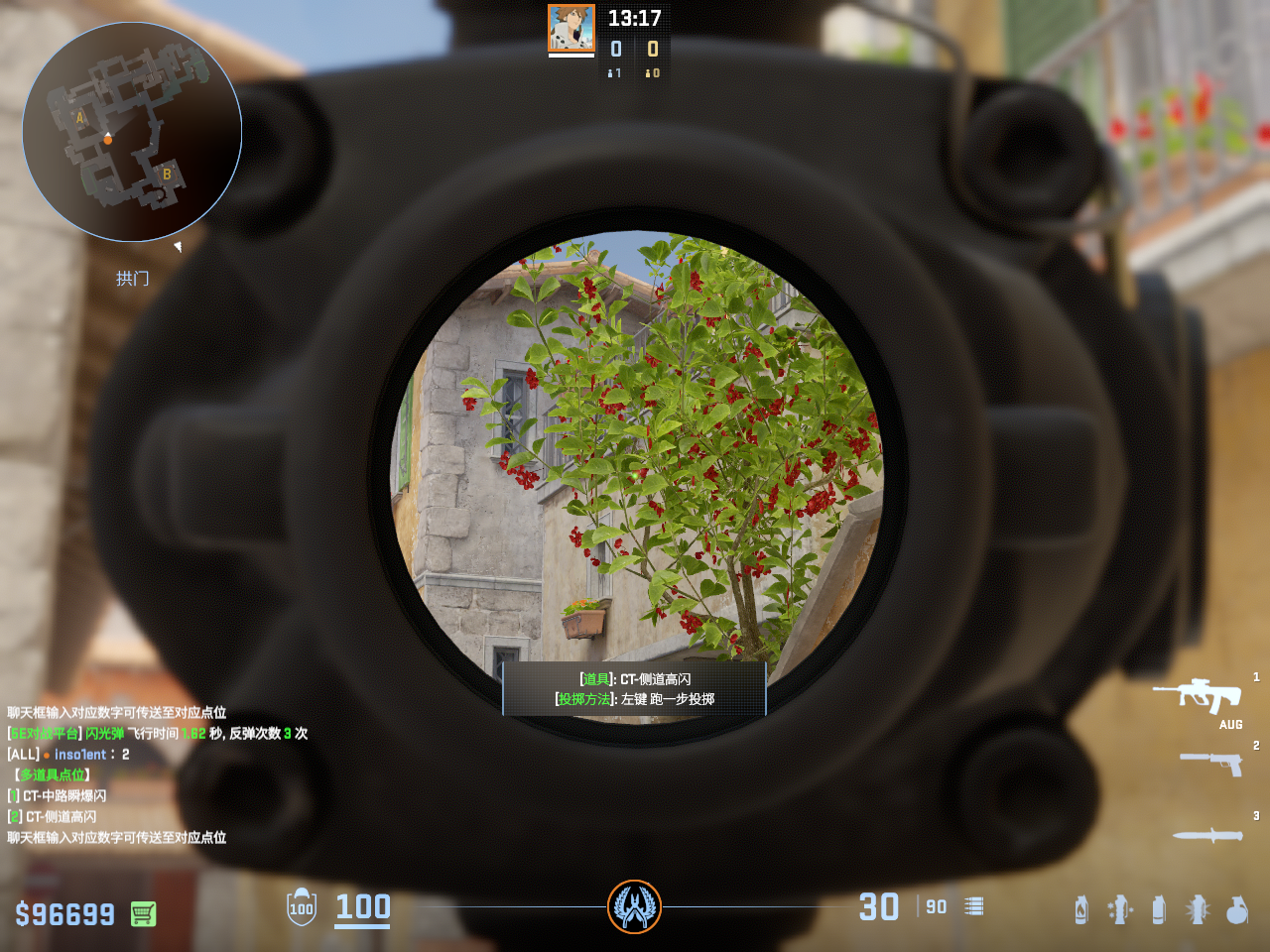The image size is (1270, 952).
Task: Choose the incendiary grenade icon
Action: tap(1081, 909)
